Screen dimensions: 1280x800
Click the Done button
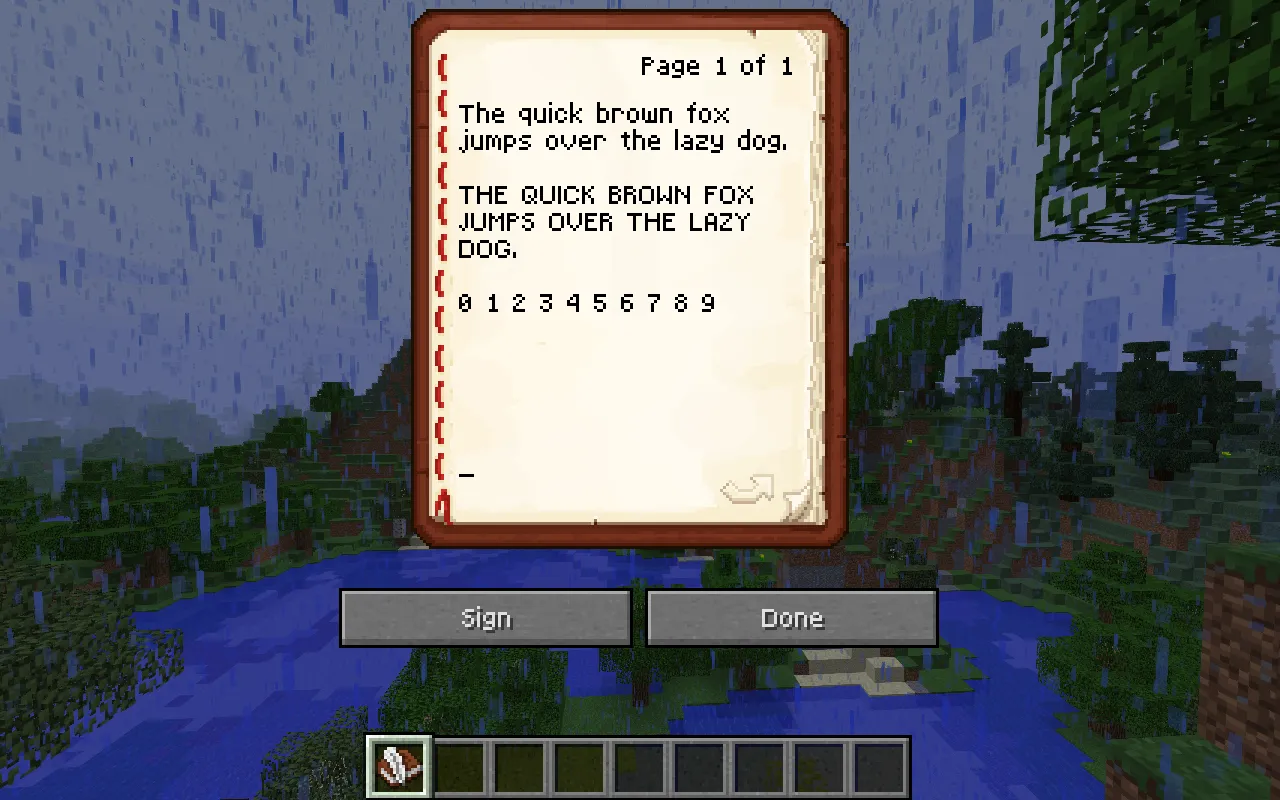(x=791, y=617)
